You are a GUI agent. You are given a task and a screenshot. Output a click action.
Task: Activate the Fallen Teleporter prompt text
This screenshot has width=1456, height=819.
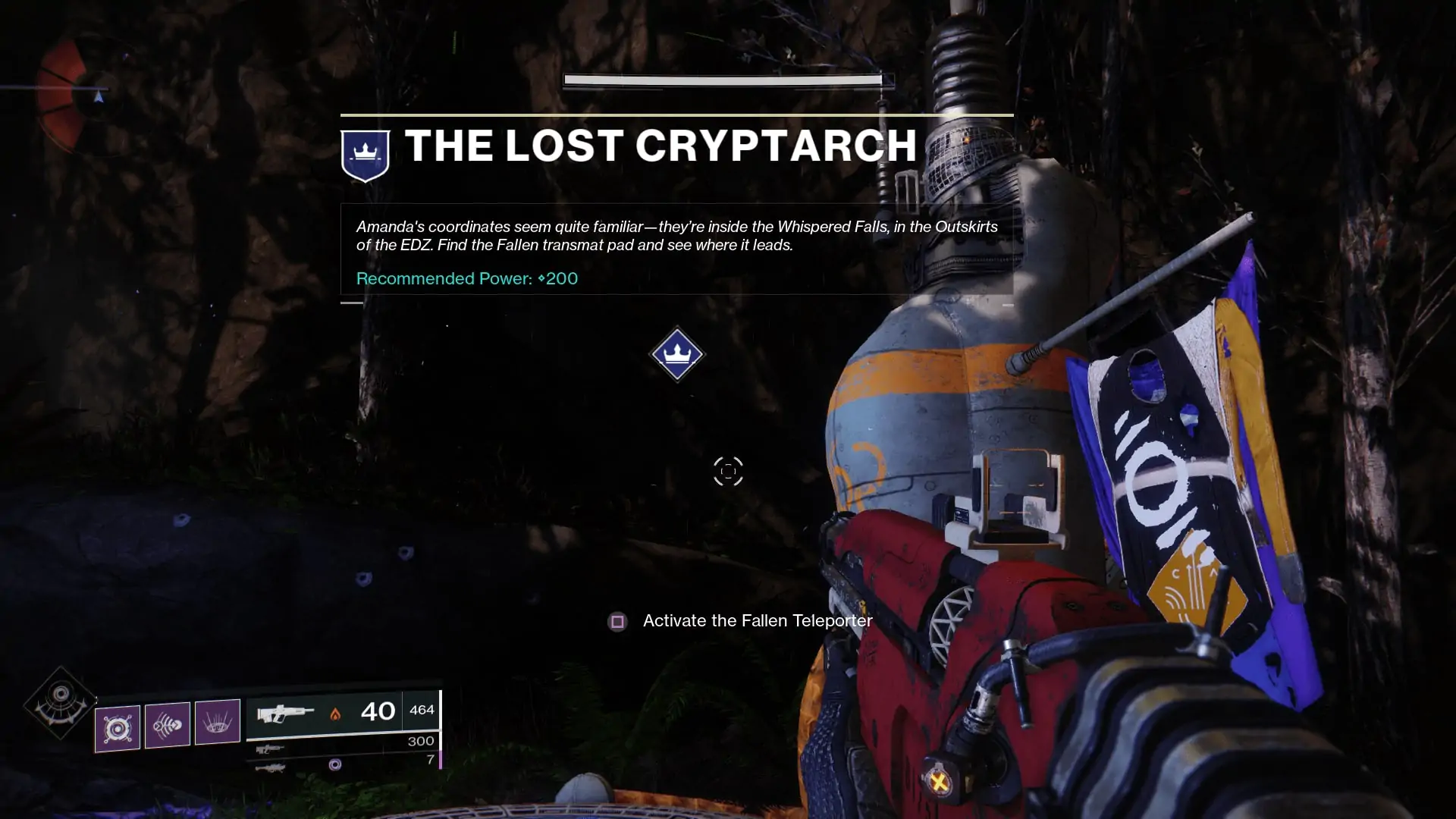point(758,620)
